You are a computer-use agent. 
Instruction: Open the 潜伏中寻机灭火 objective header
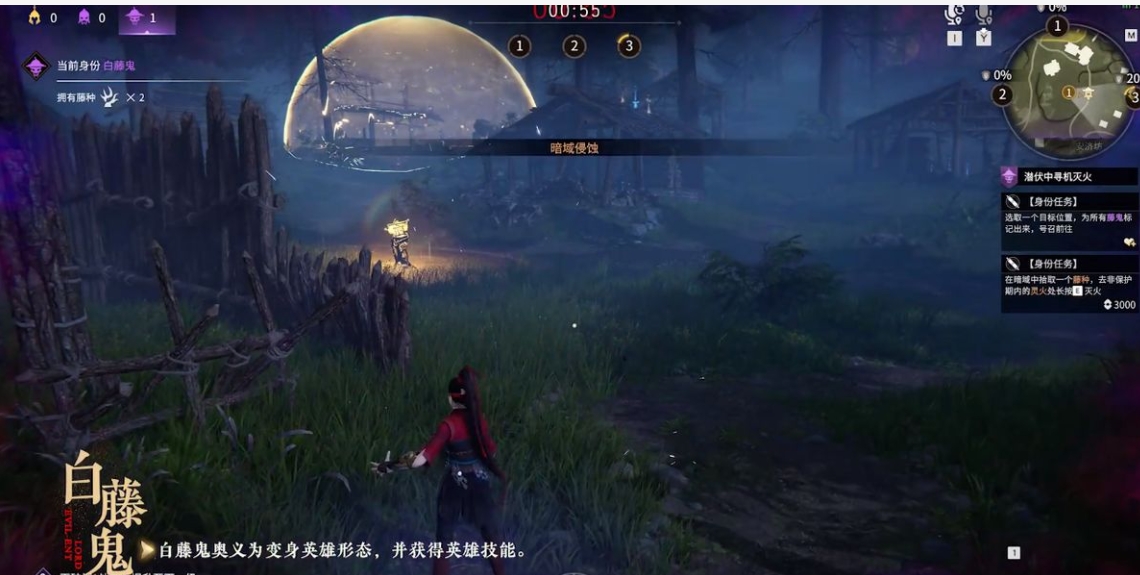coord(1070,176)
